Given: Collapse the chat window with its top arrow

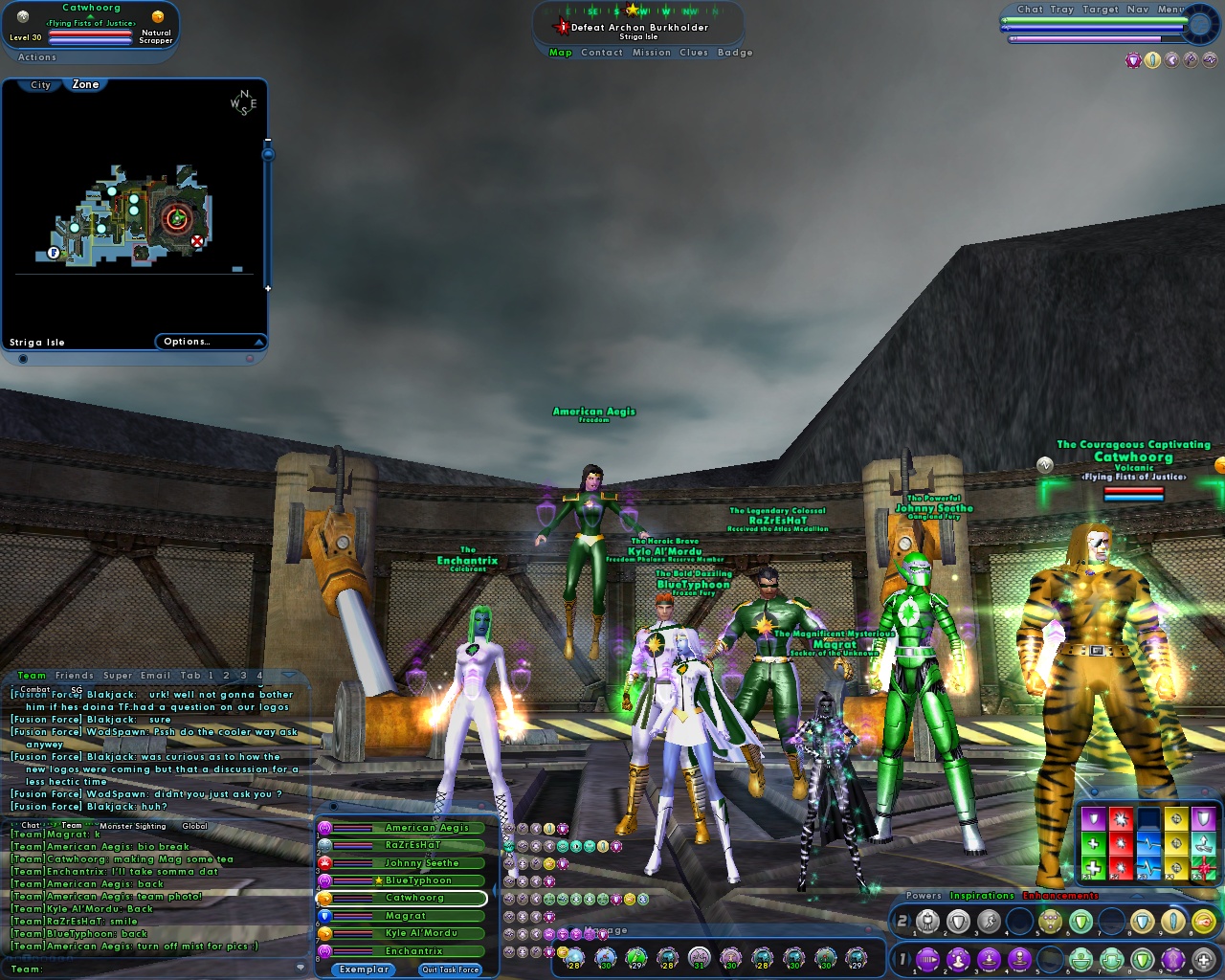Looking at the screenshot, I should [289, 676].
